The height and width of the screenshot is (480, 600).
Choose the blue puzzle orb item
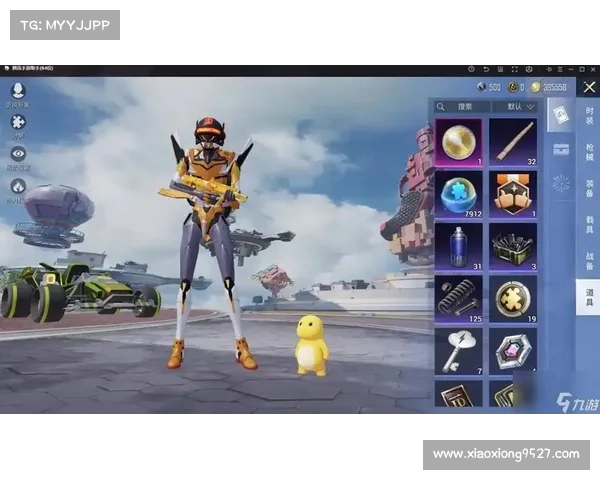point(459,193)
